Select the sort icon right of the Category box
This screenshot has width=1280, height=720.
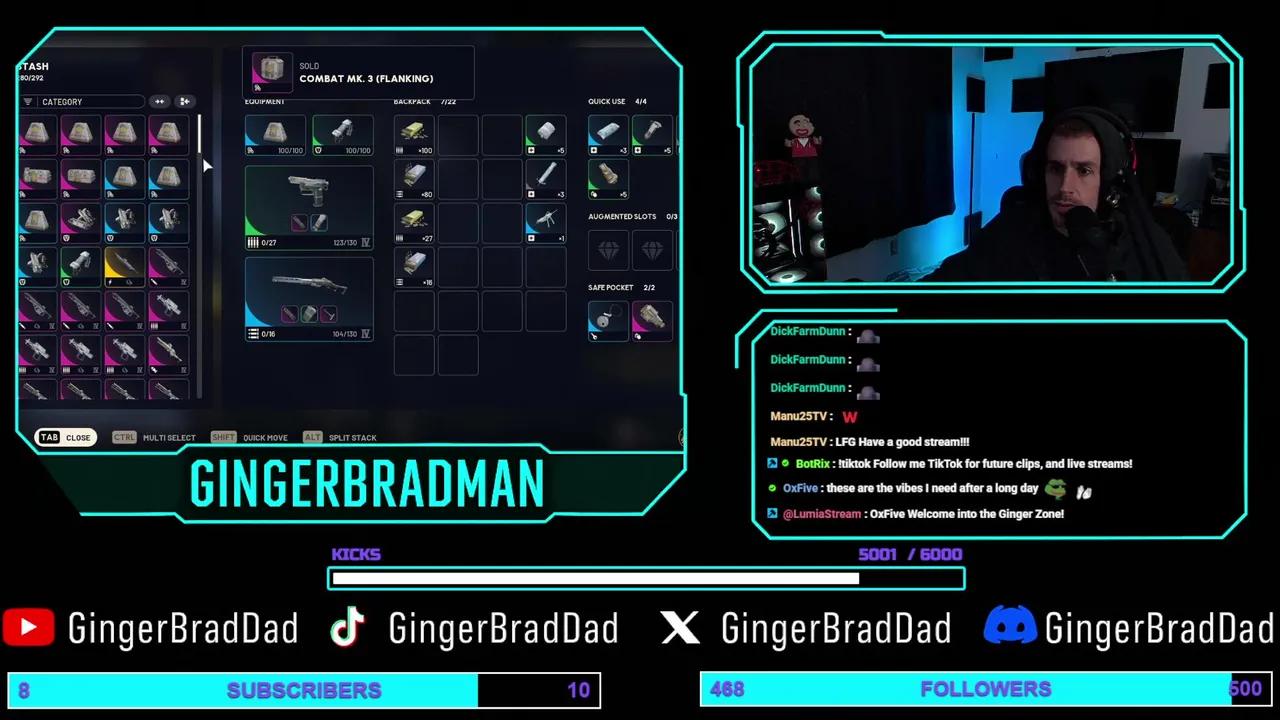coord(159,101)
